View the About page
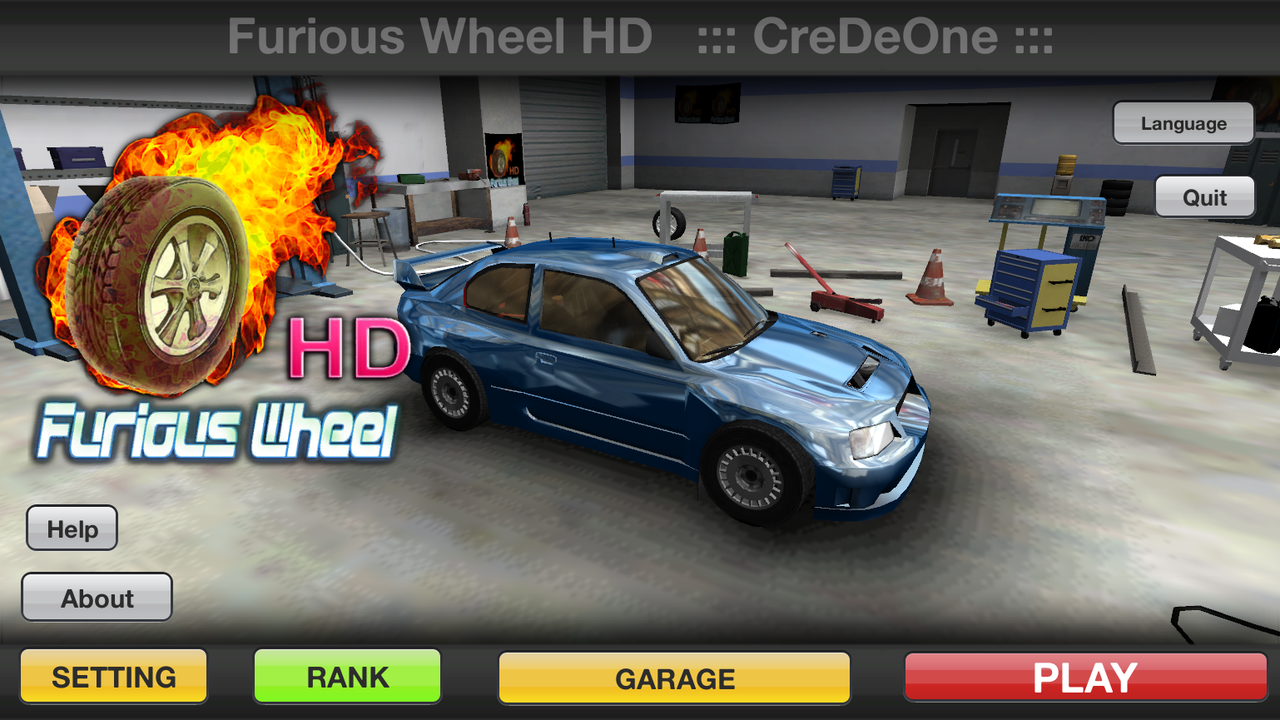 pyautogui.click(x=96, y=598)
